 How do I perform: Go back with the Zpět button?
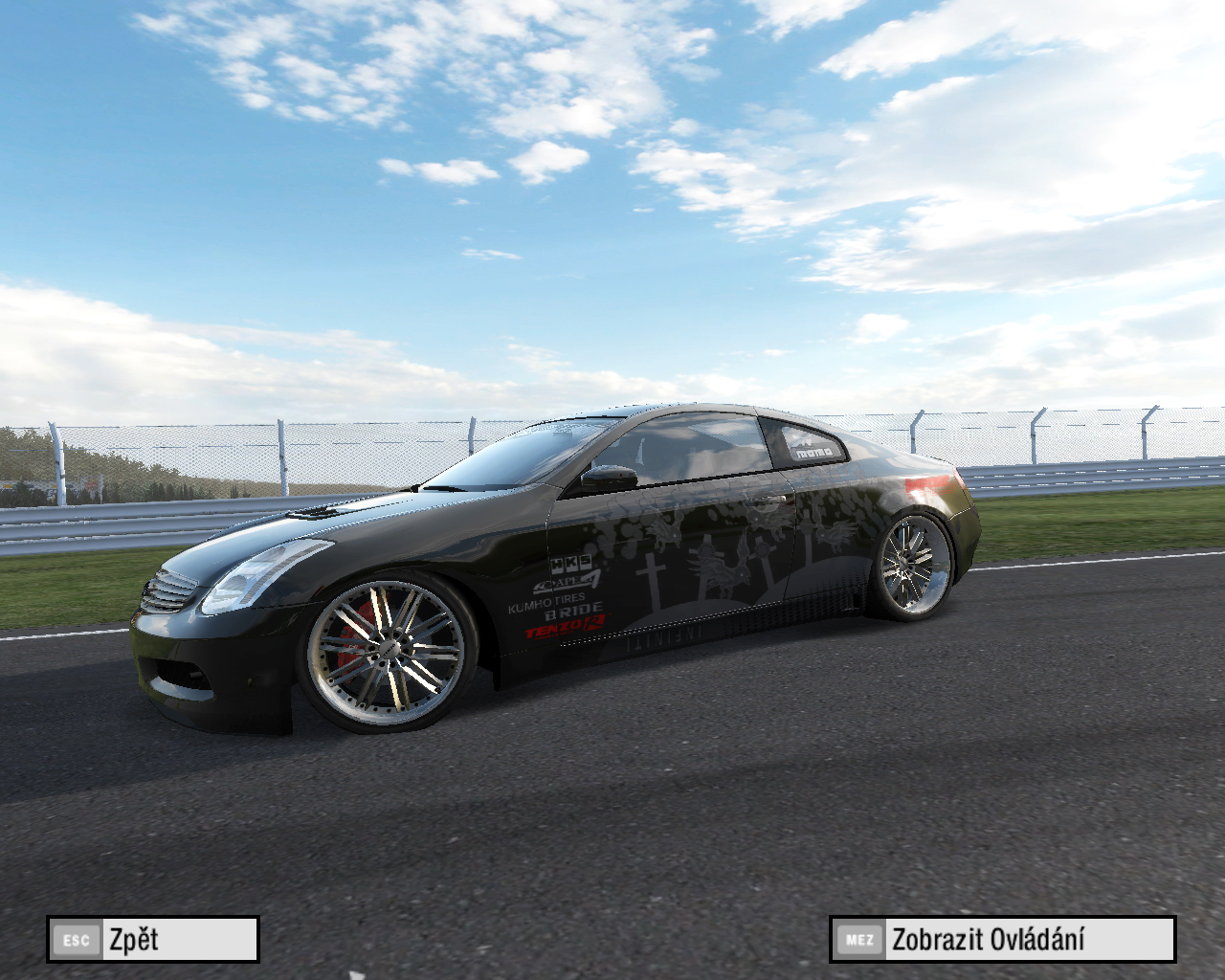153,939
